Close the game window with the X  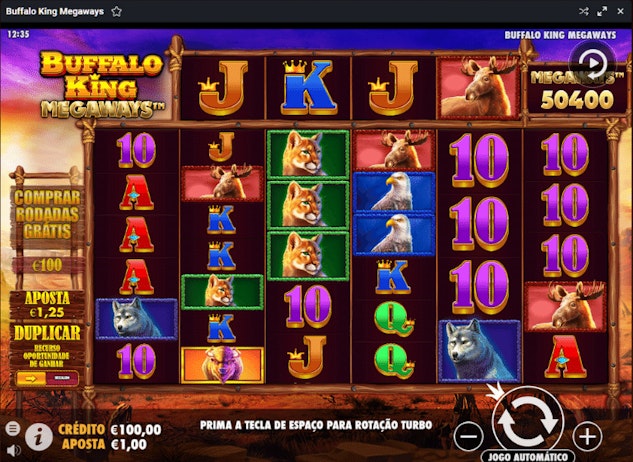click(620, 11)
